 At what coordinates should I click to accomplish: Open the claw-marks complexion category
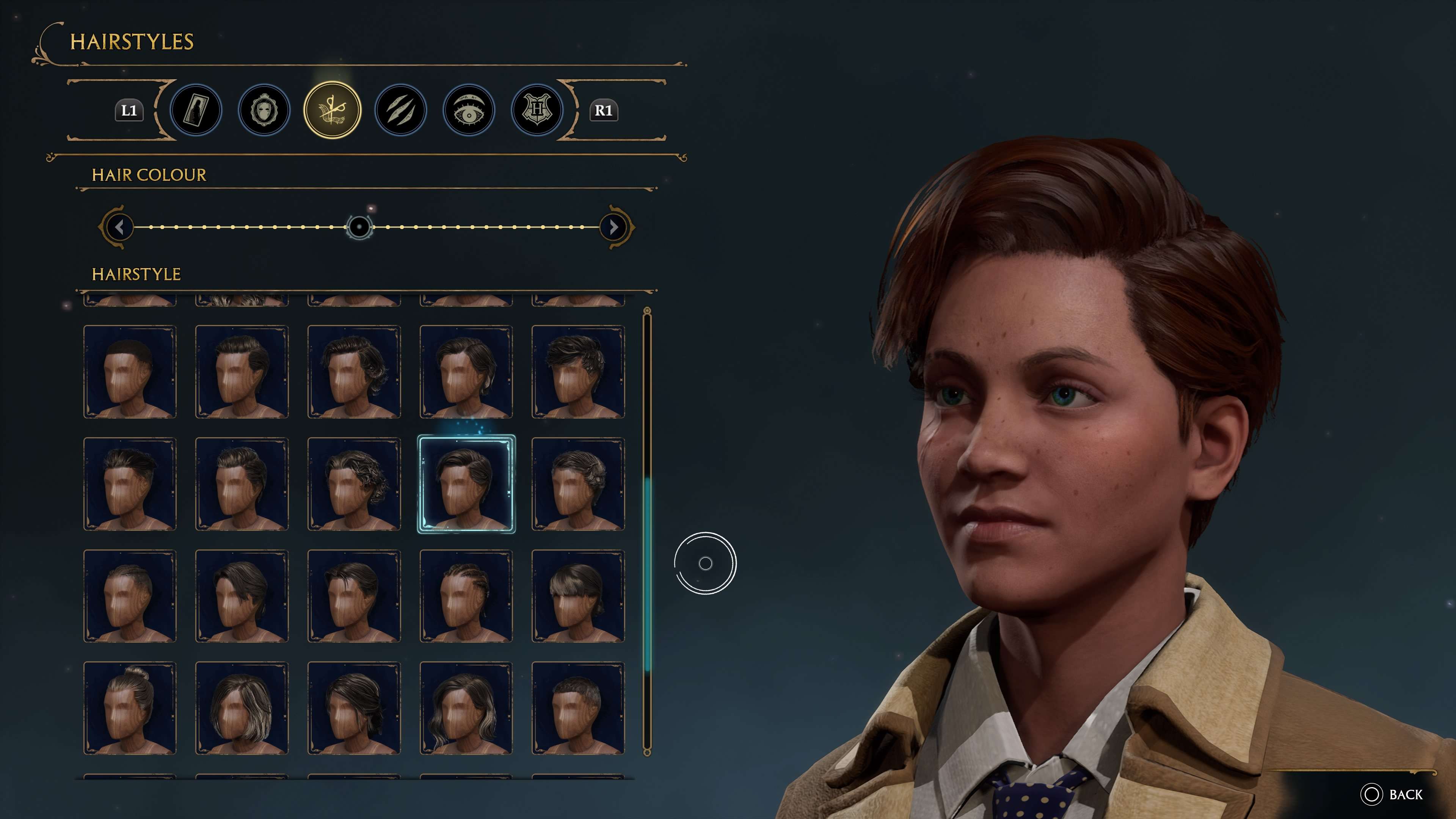(400, 111)
